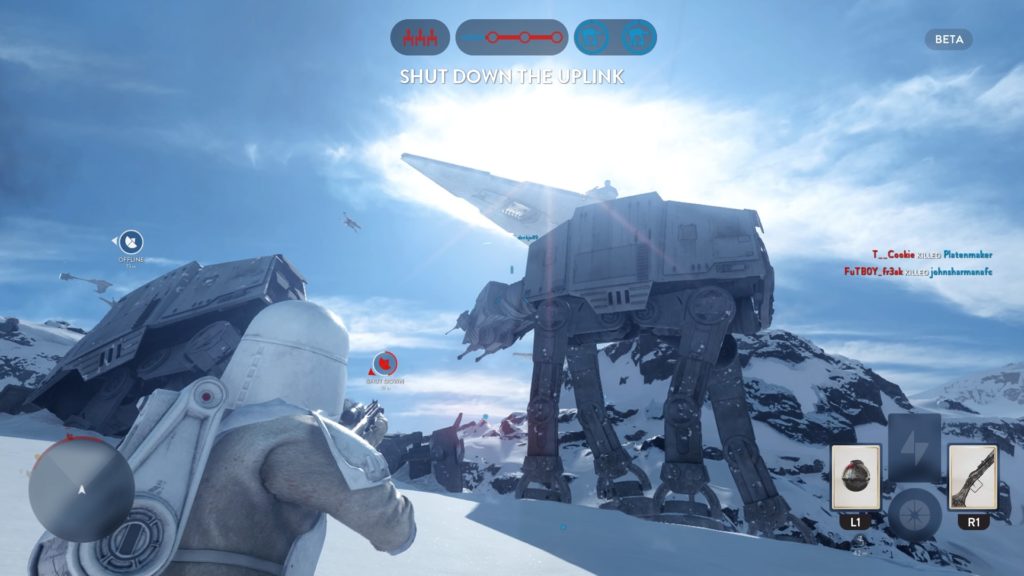This screenshot has width=1024, height=576.
Task: Click the white Offline uplink marker
Action: 131,242
